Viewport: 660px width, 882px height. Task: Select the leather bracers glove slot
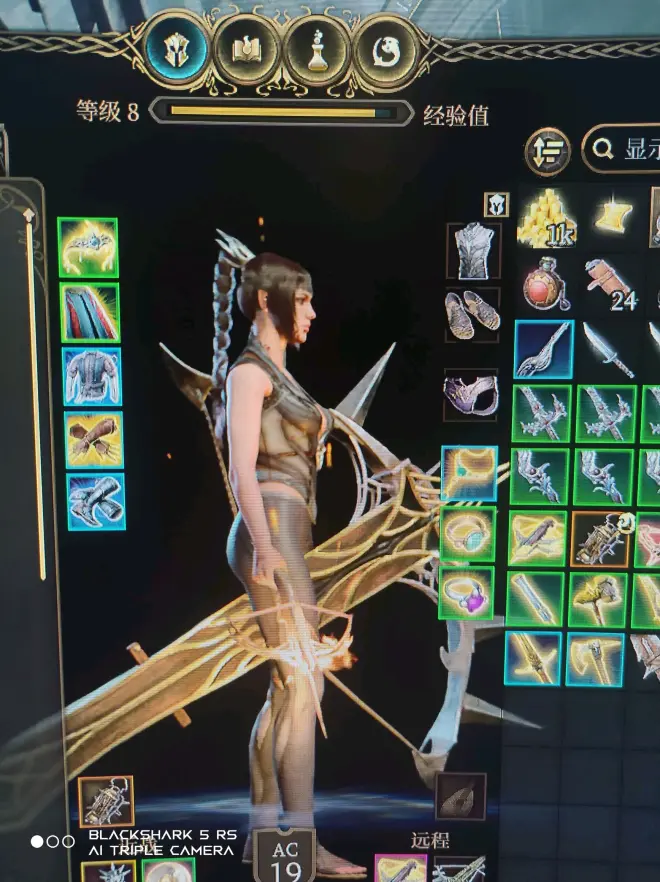click(94, 439)
